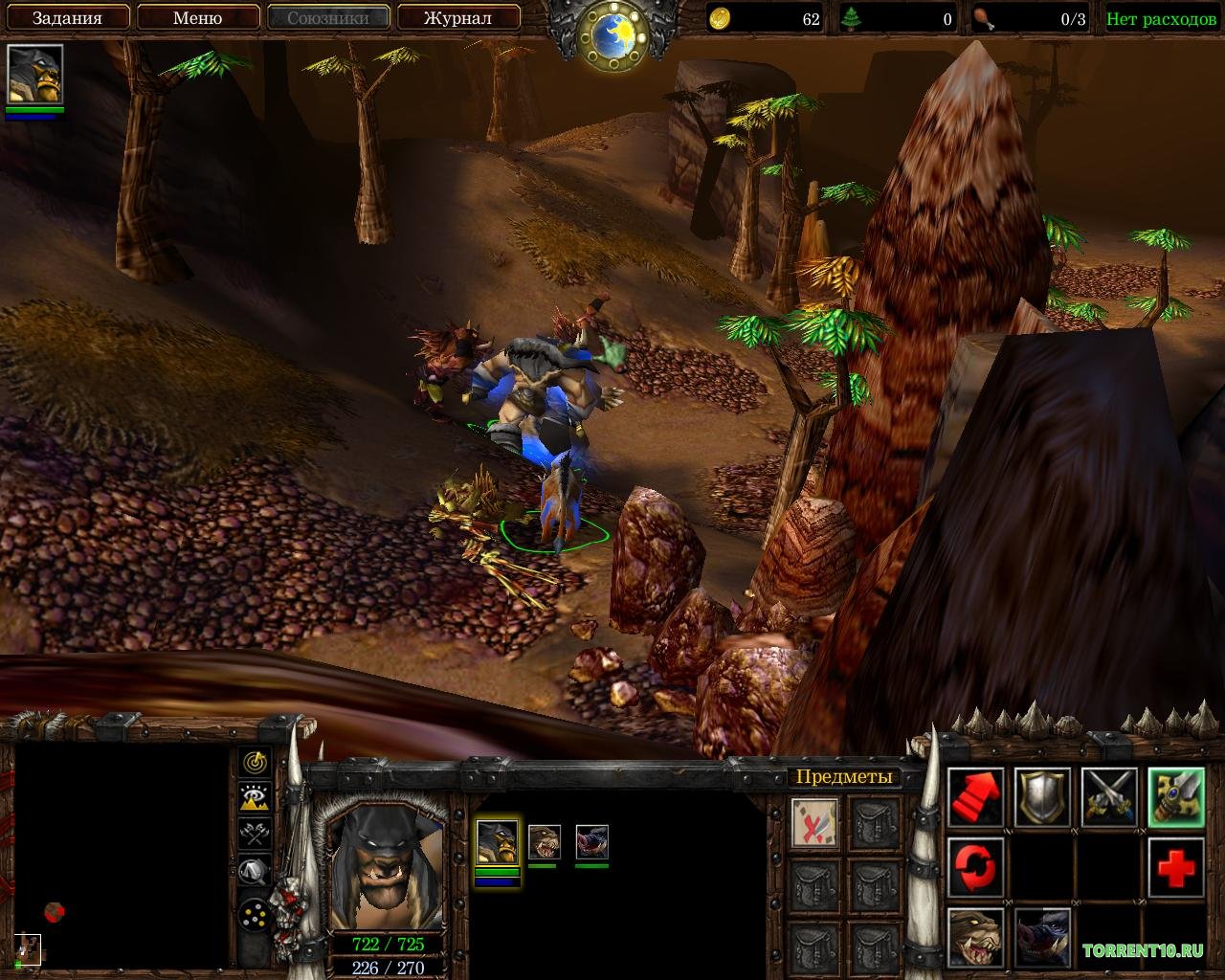Toggle the formation movement button

255,915
